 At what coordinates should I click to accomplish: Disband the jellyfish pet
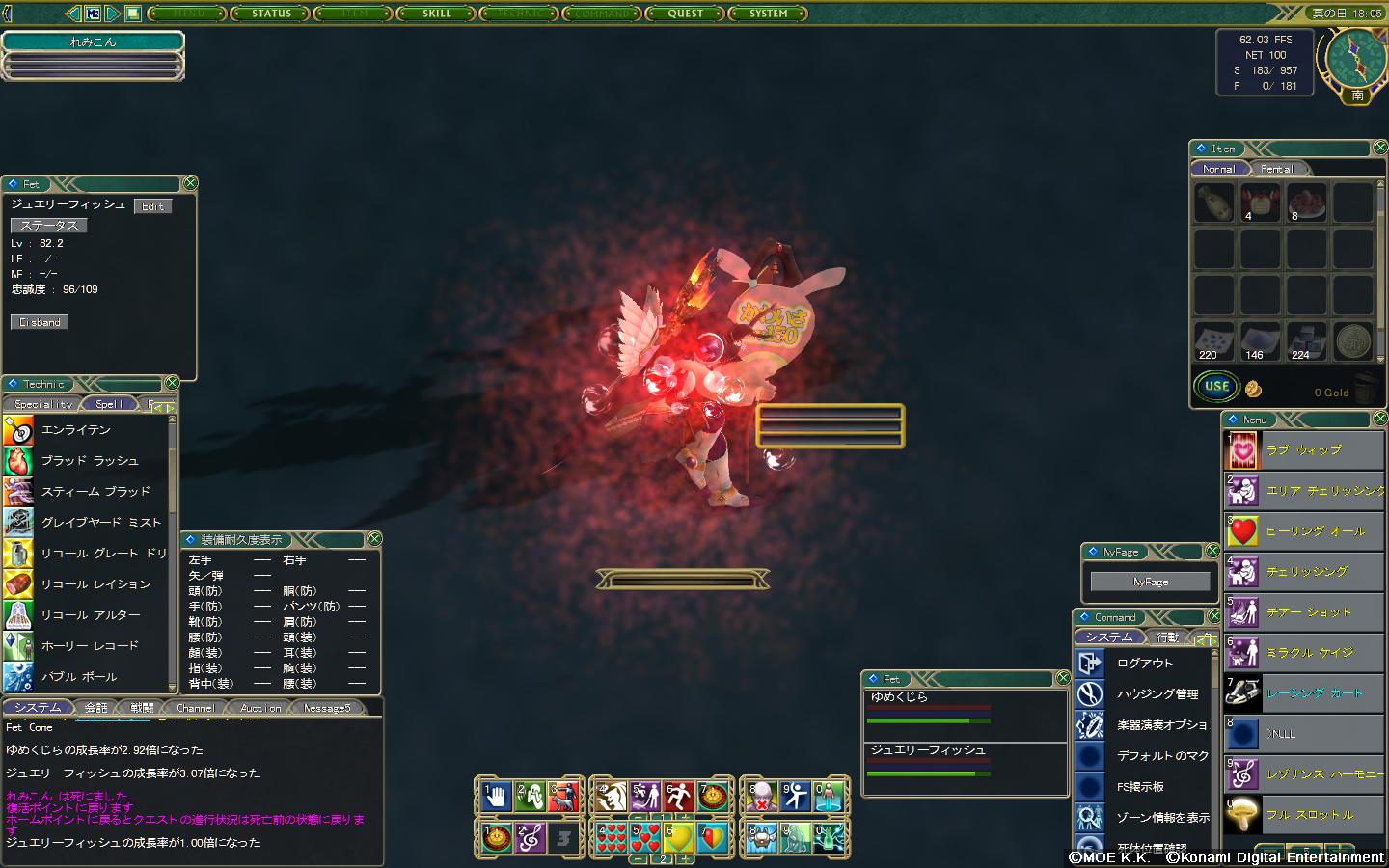coord(40,322)
